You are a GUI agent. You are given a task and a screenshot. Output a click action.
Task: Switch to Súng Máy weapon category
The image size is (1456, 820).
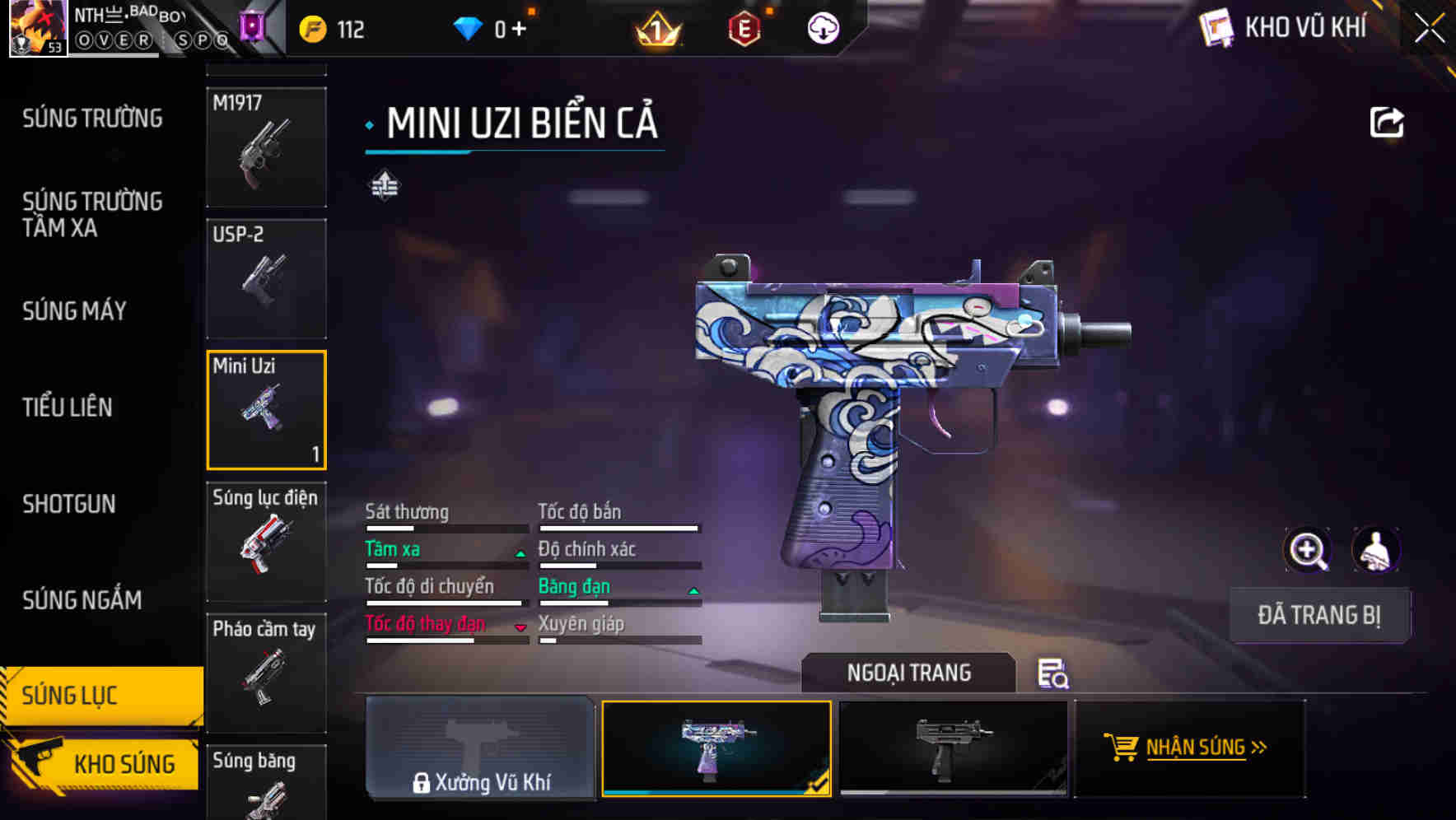click(74, 311)
